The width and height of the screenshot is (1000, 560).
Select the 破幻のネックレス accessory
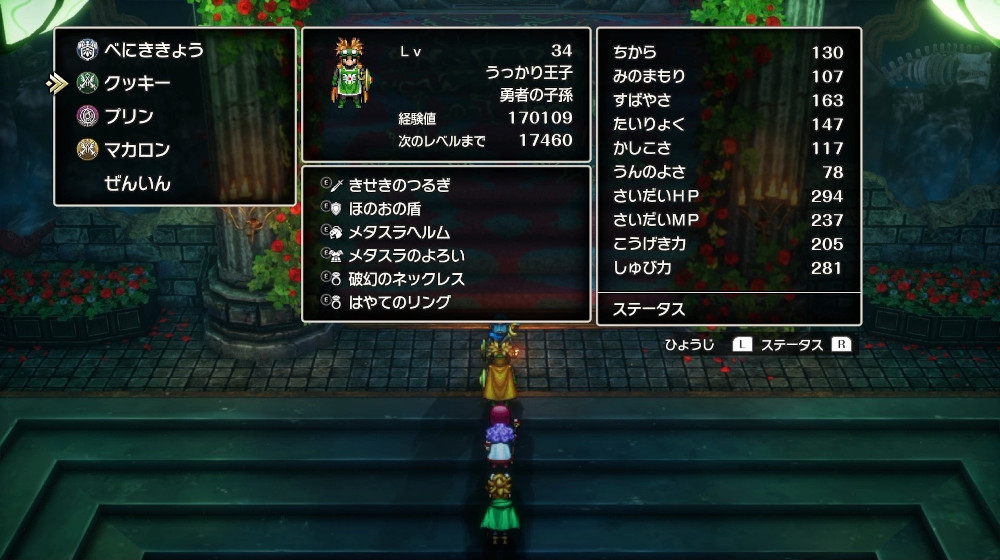pyautogui.click(x=406, y=279)
